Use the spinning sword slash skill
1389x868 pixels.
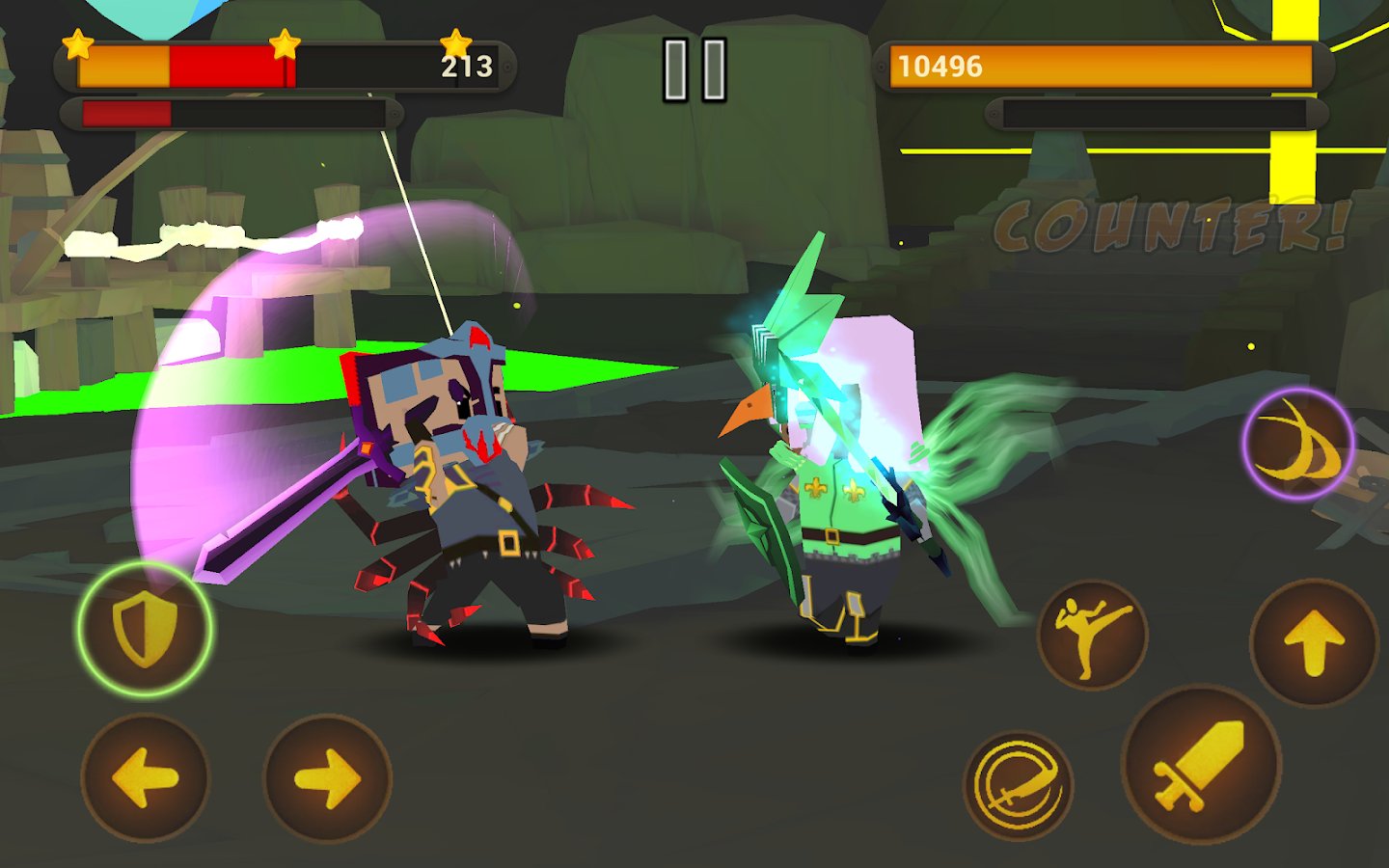click(1019, 785)
